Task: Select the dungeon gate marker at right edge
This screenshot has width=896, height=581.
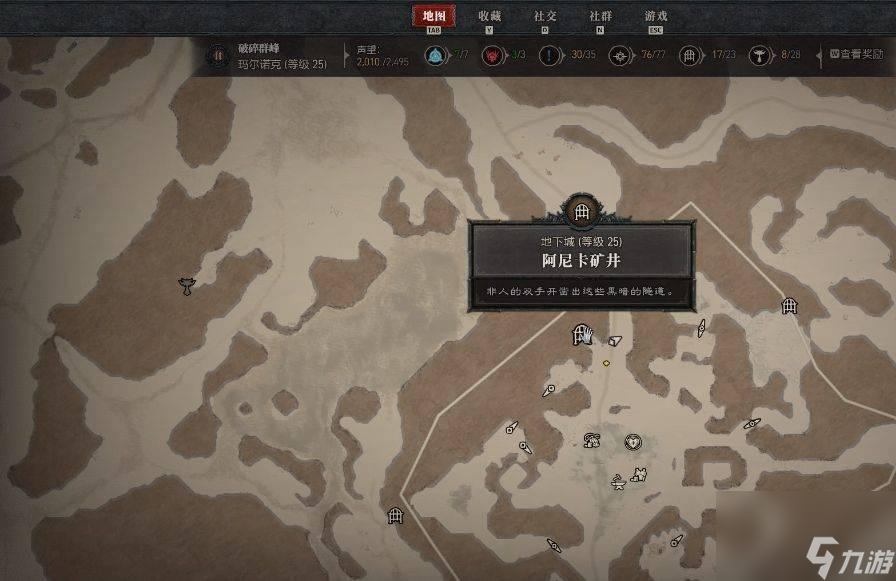Action: 789,306
